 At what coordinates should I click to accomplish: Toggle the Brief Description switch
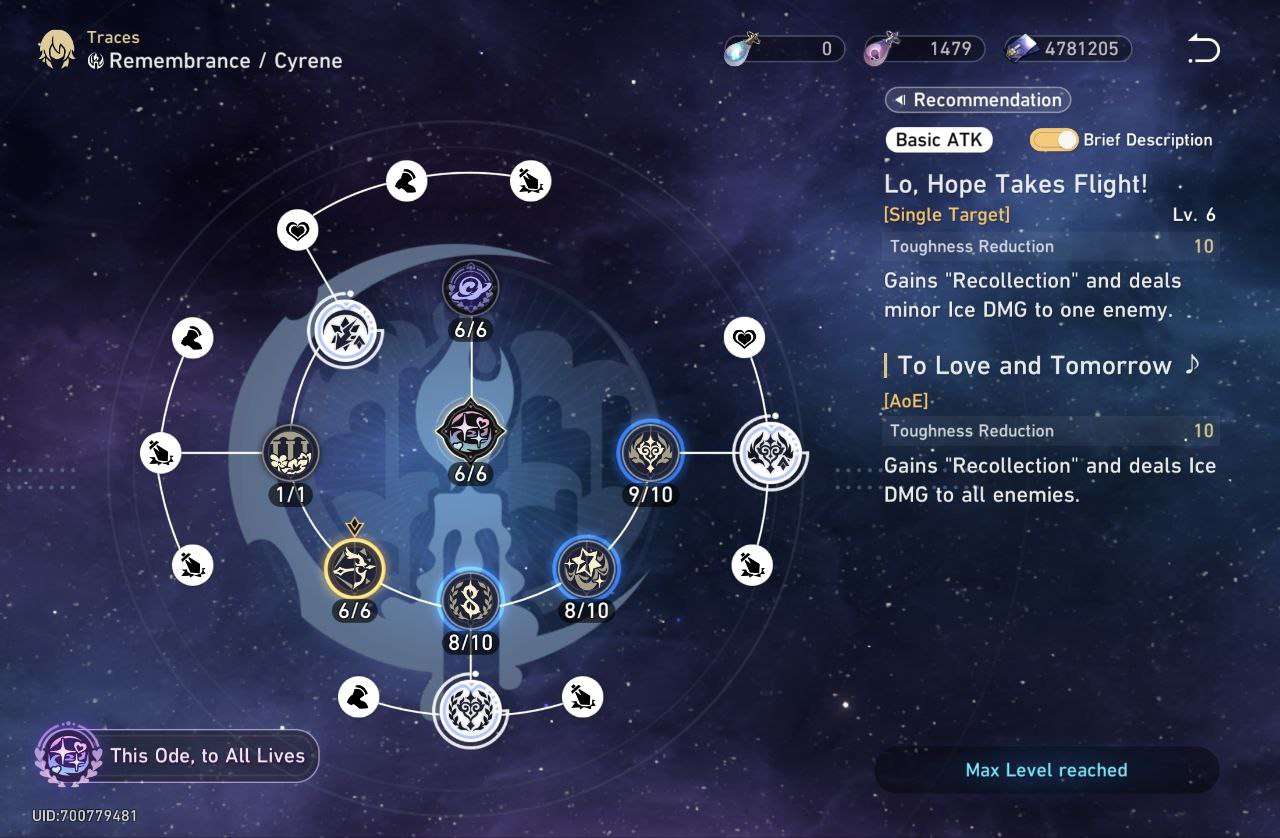pos(1054,140)
